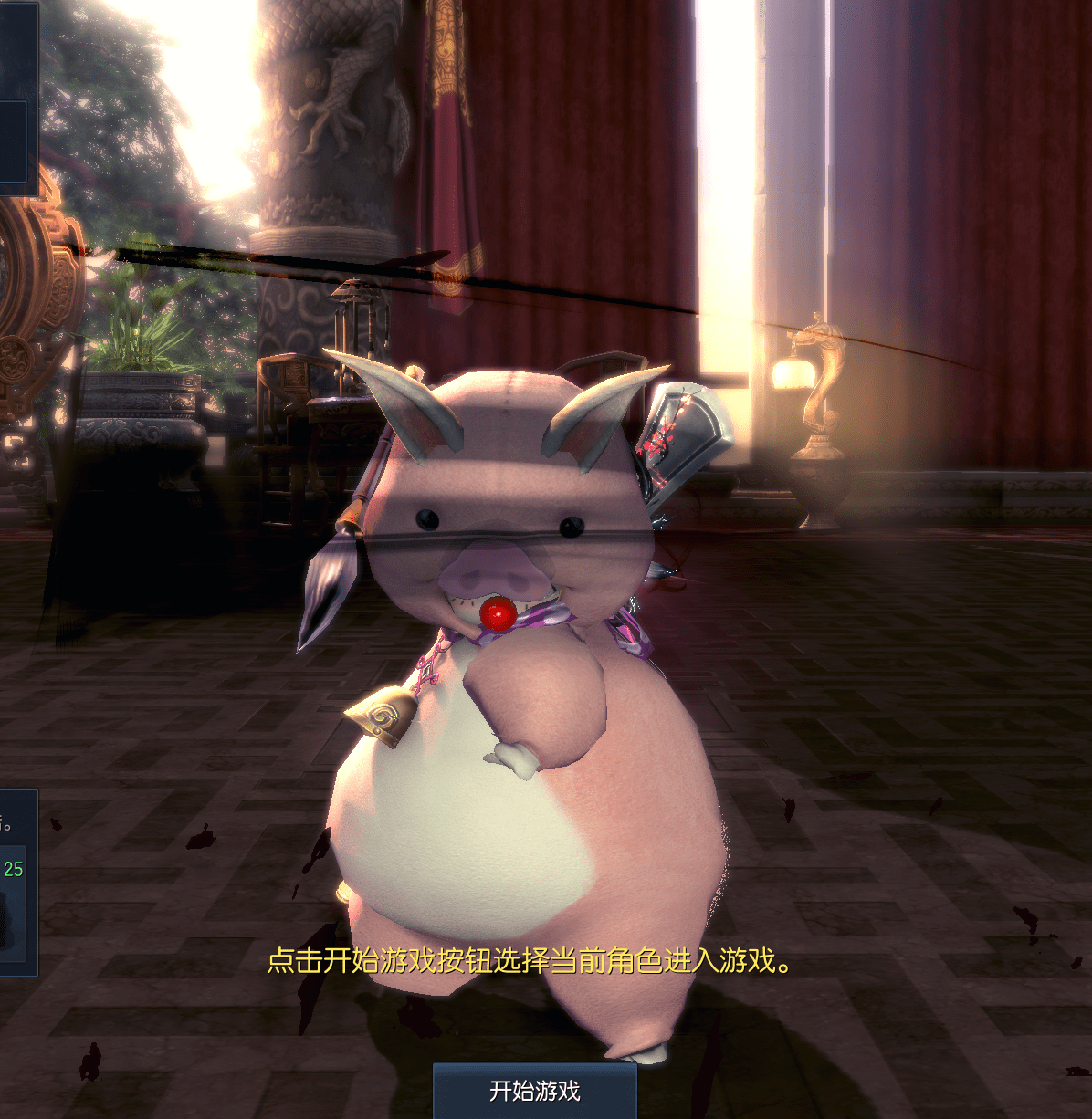Click the 开始游戏 start game button
The height and width of the screenshot is (1119, 1092).
534,1091
